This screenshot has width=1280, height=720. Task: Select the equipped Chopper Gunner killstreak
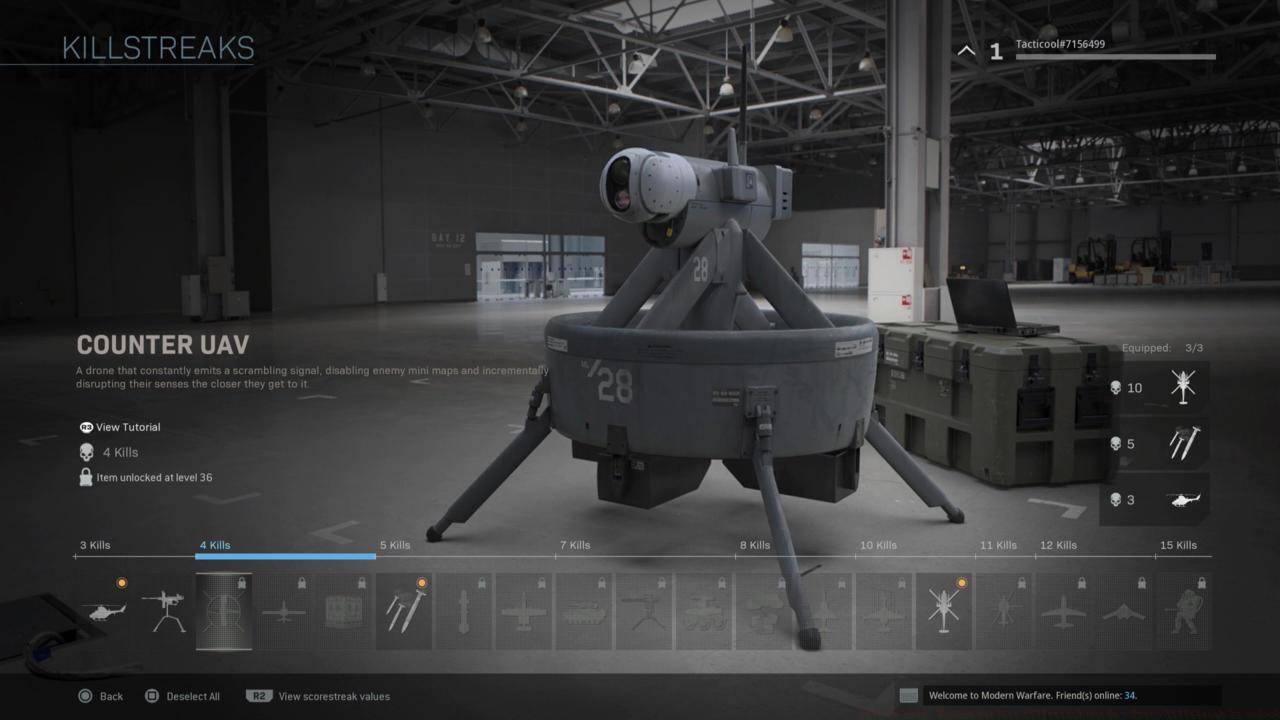944,610
